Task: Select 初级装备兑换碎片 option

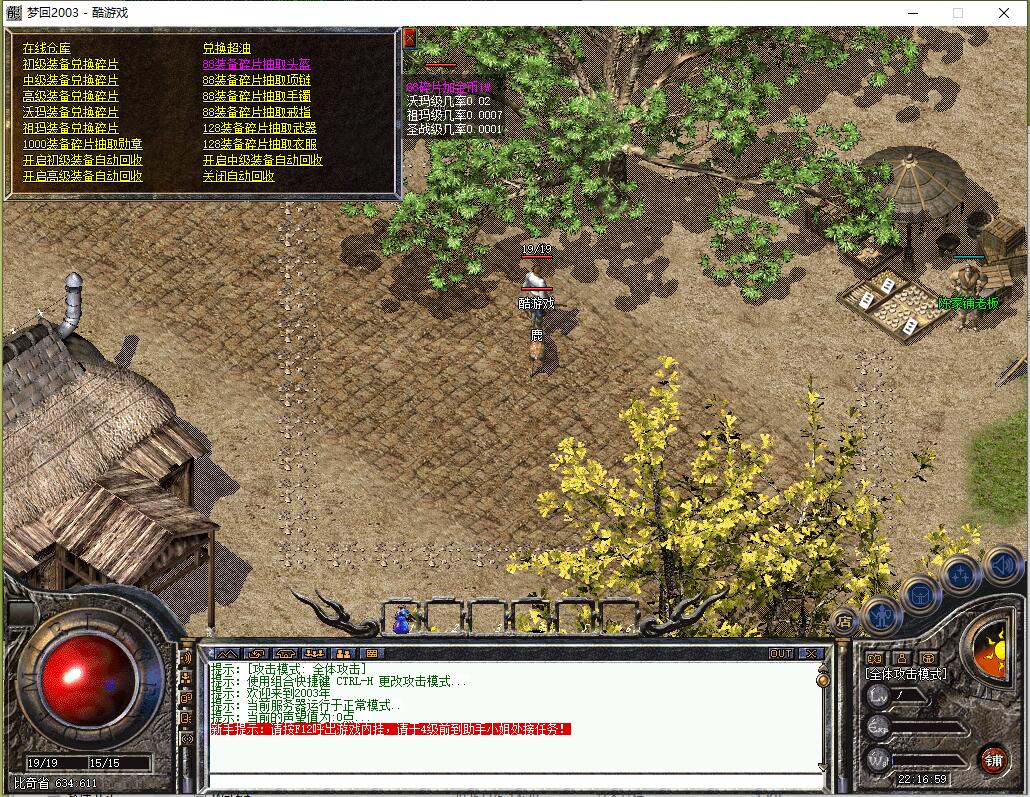Action: (x=70, y=64)
